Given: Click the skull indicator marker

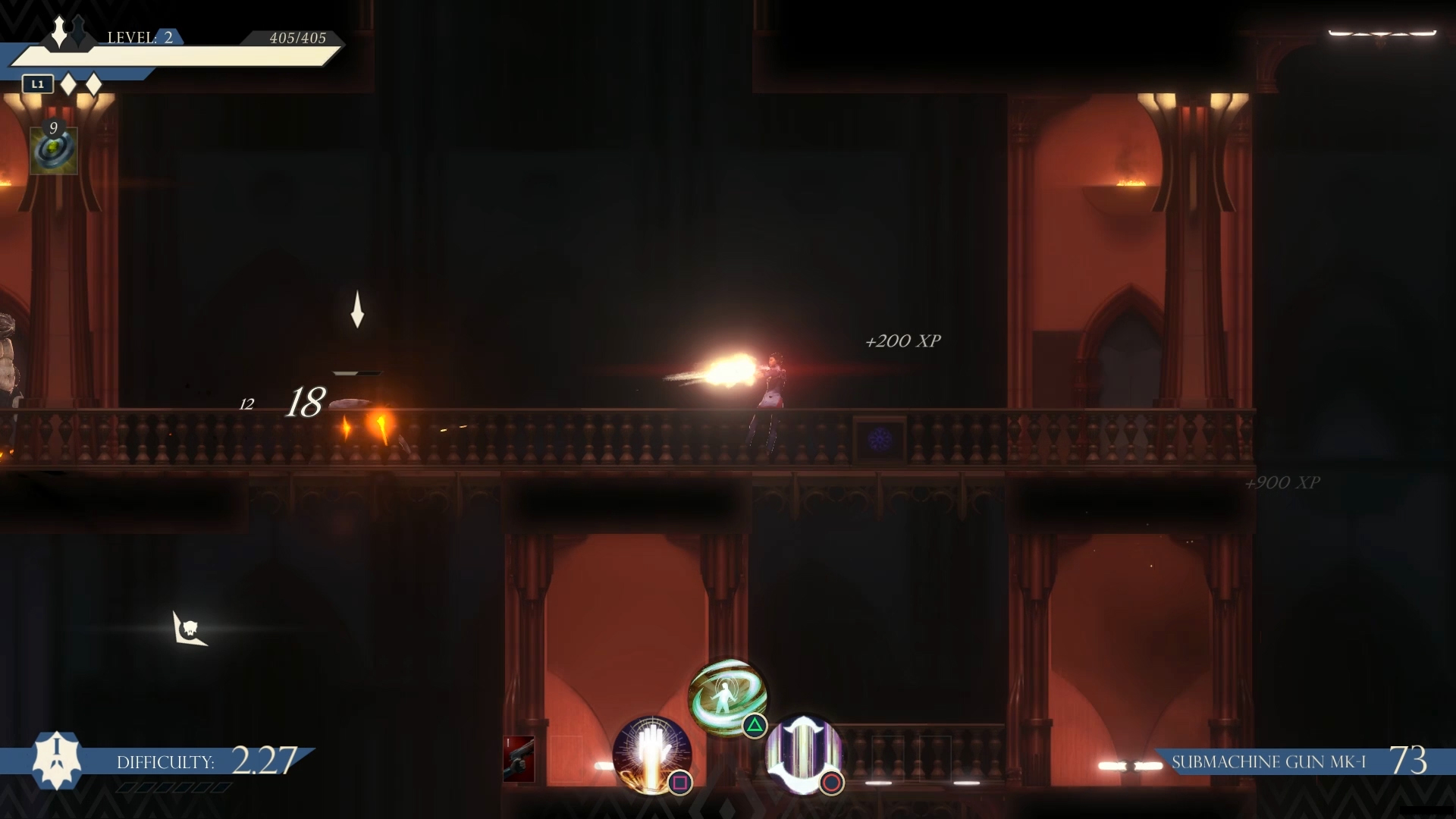Looking at the screenshot, I should click(x=190, y=629).
